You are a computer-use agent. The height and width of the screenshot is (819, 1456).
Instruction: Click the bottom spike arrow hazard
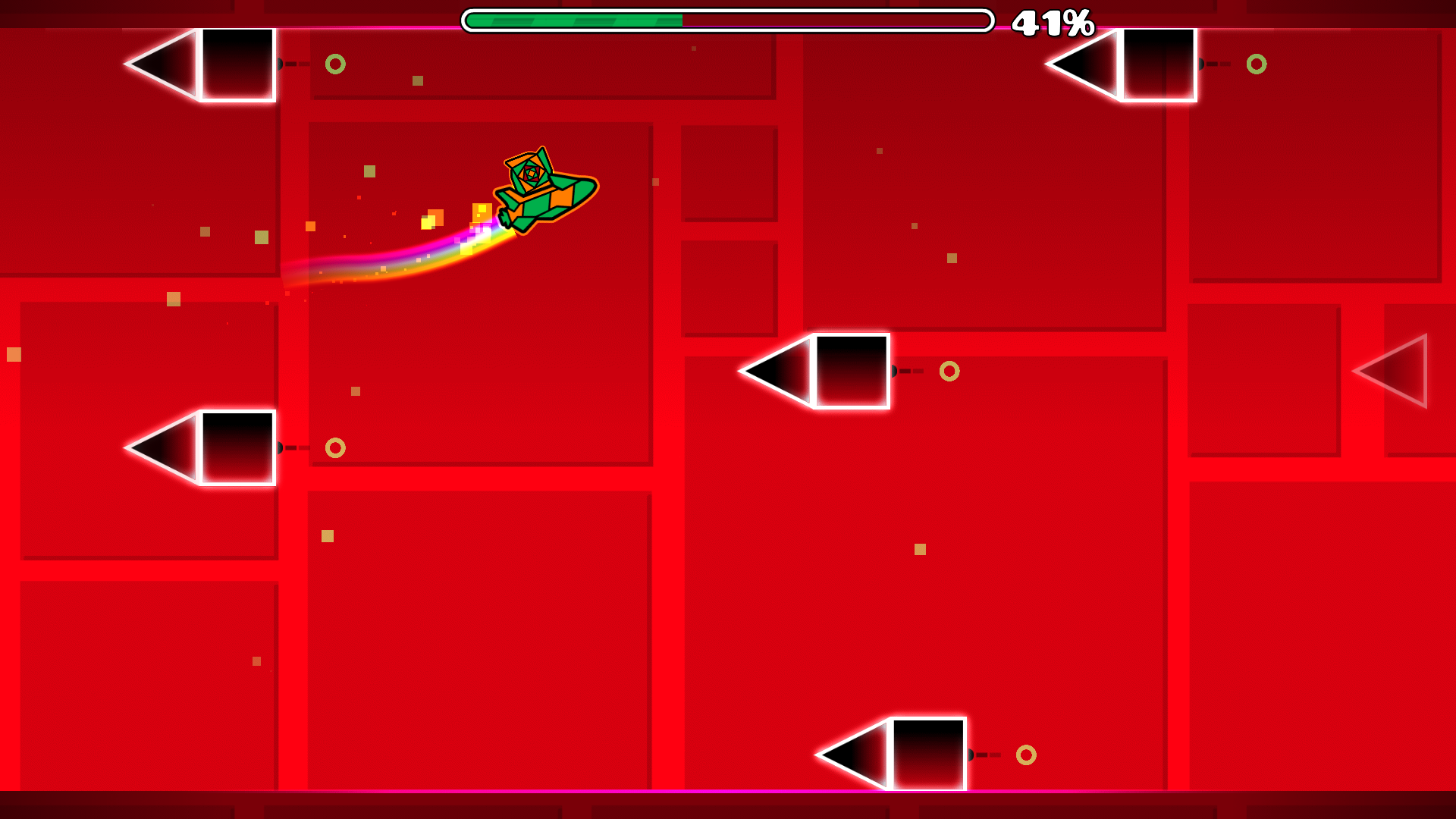(891, 755)
